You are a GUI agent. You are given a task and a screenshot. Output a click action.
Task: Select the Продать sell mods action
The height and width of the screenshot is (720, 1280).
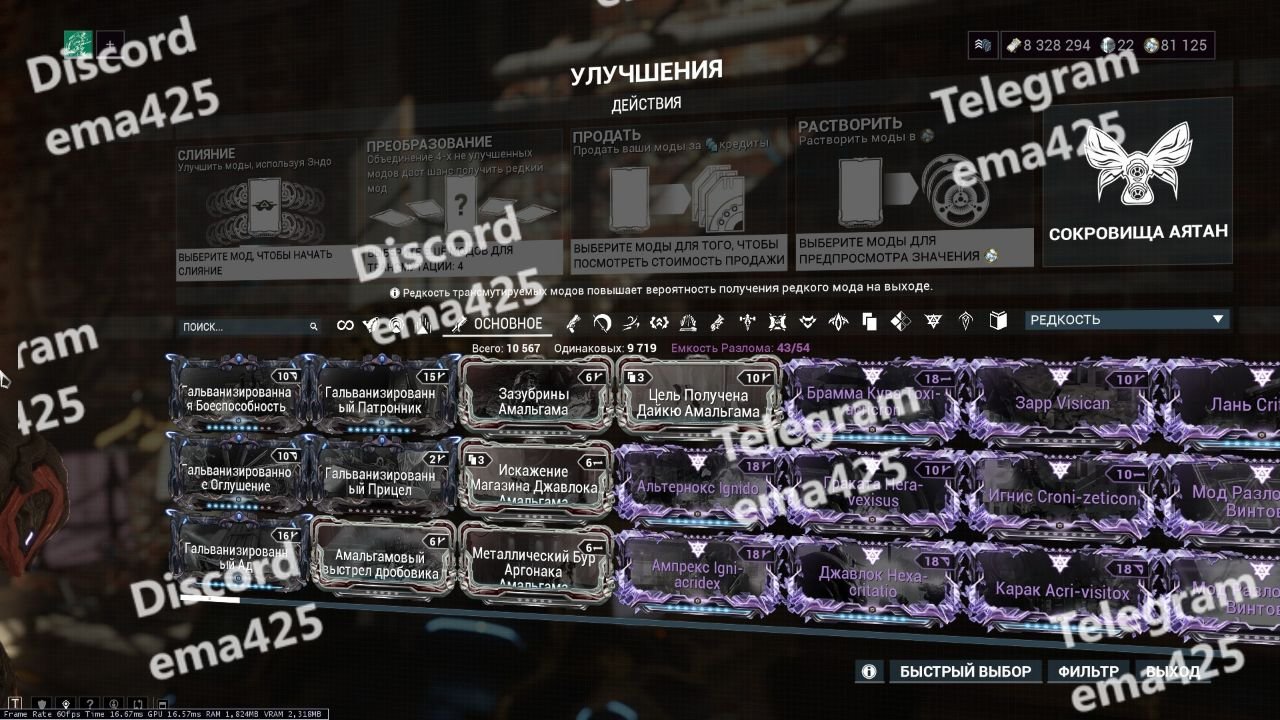click(x=679, y=200)
